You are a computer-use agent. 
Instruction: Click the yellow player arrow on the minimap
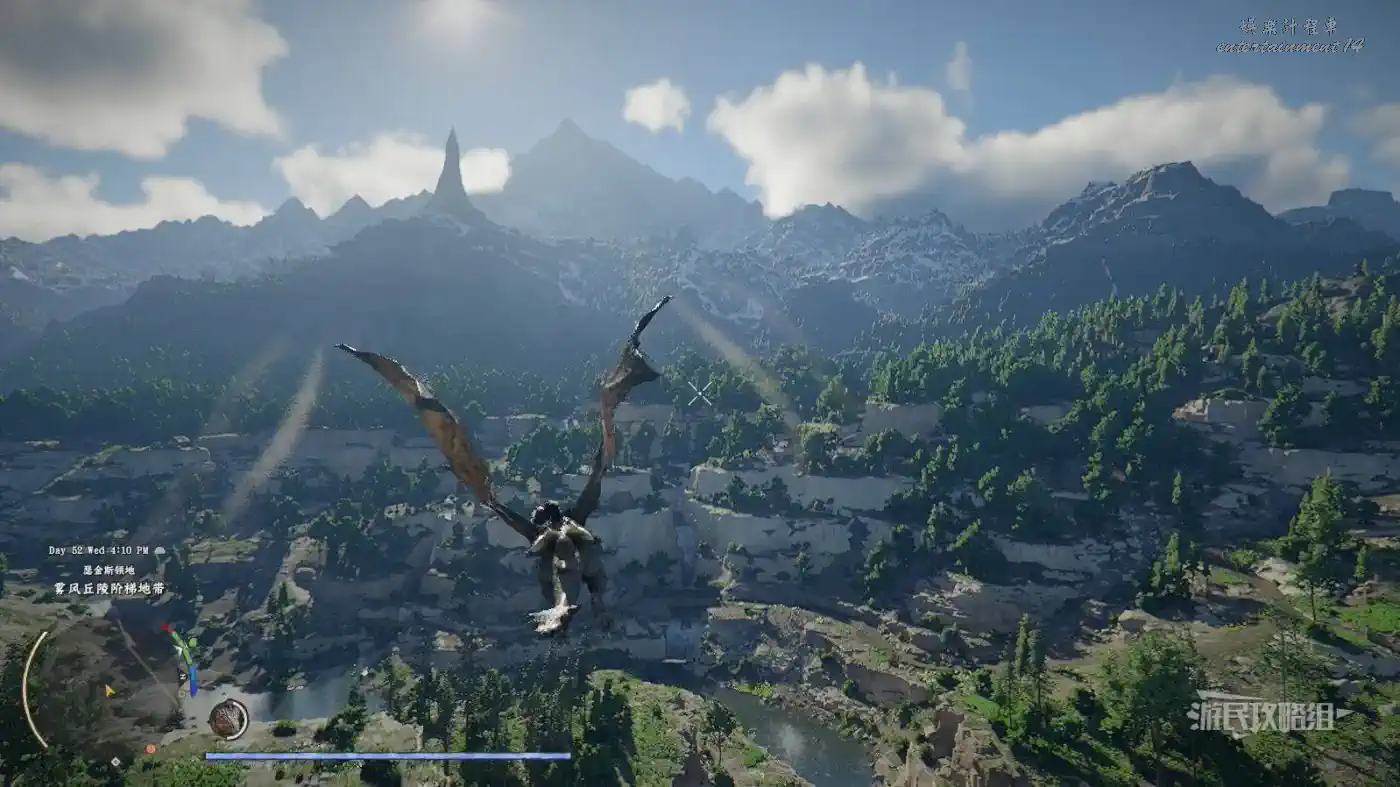[x=109, y=690]
